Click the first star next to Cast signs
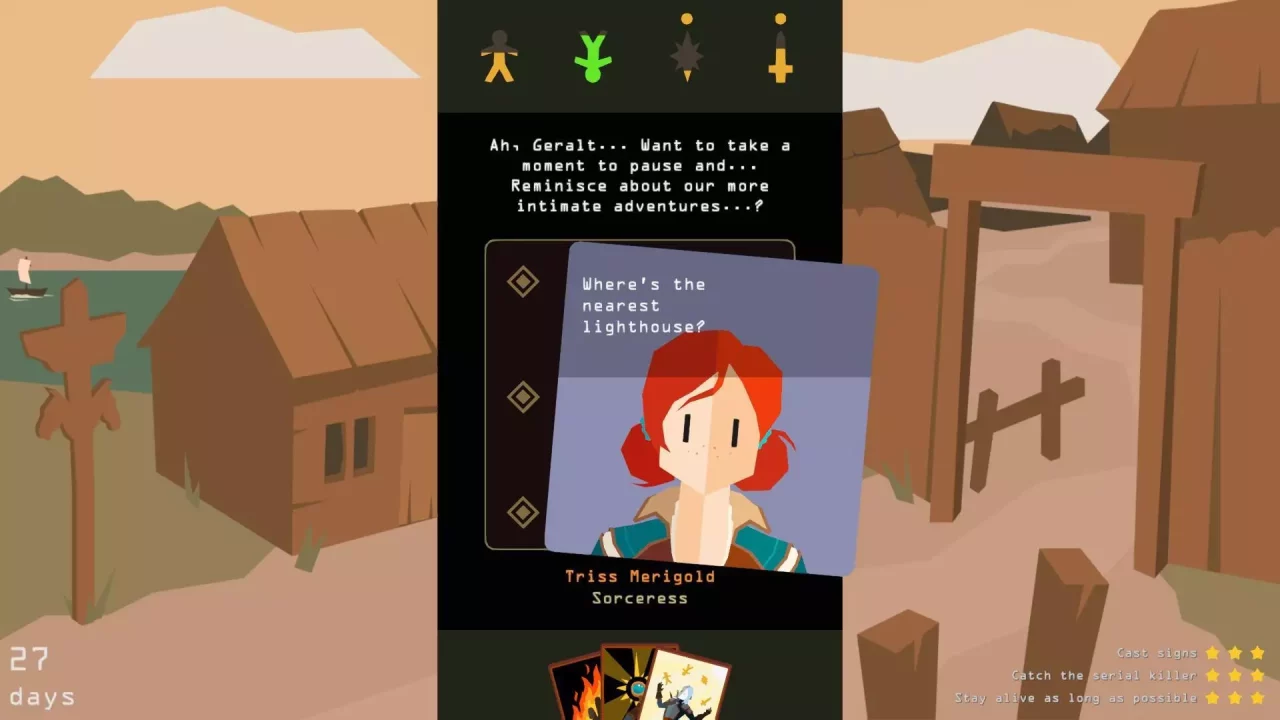This screenshot has width=1280, height=720. coord(1212,652)
